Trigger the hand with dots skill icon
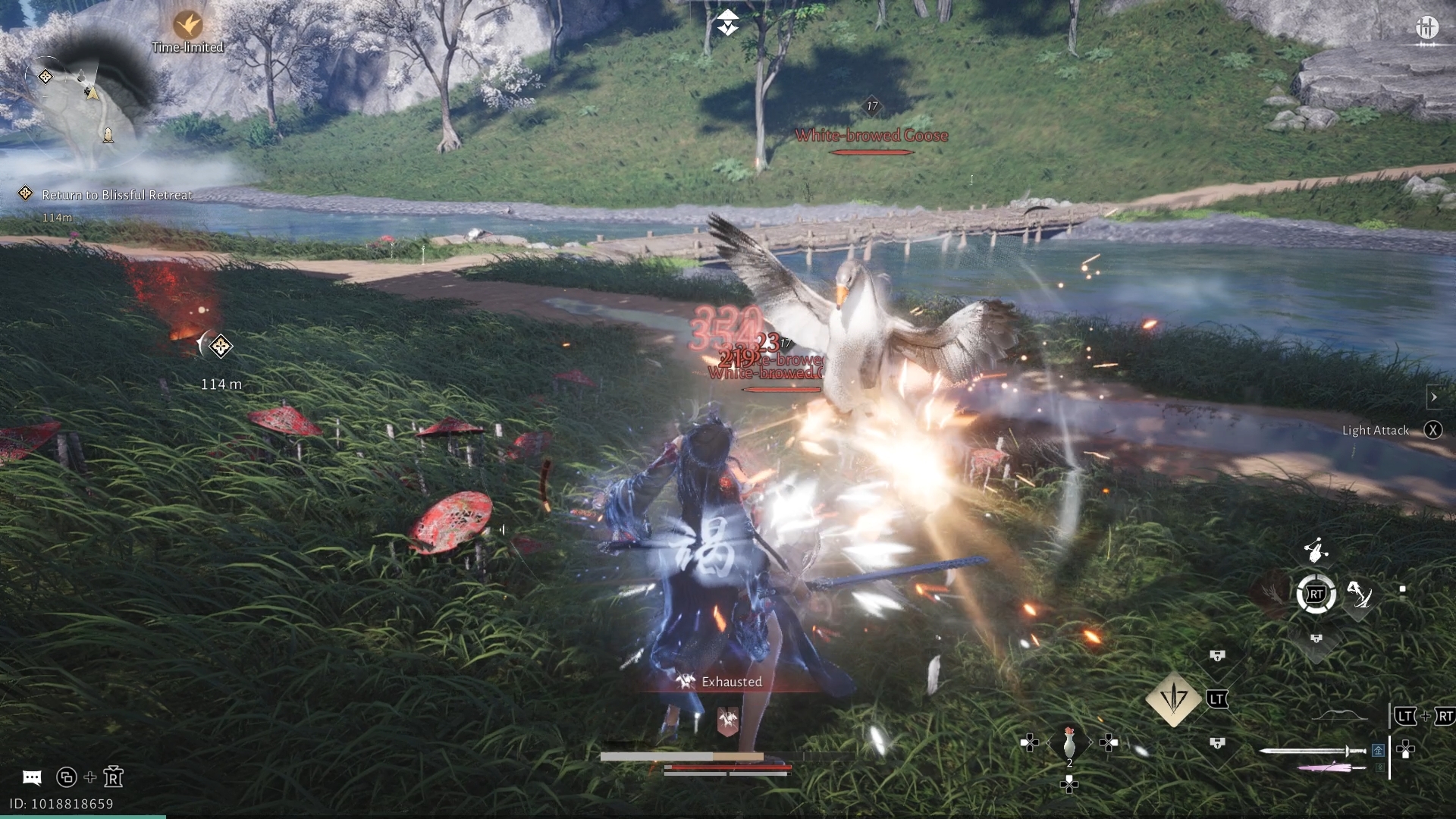The image size is (1456, 819). point(1316,548)
